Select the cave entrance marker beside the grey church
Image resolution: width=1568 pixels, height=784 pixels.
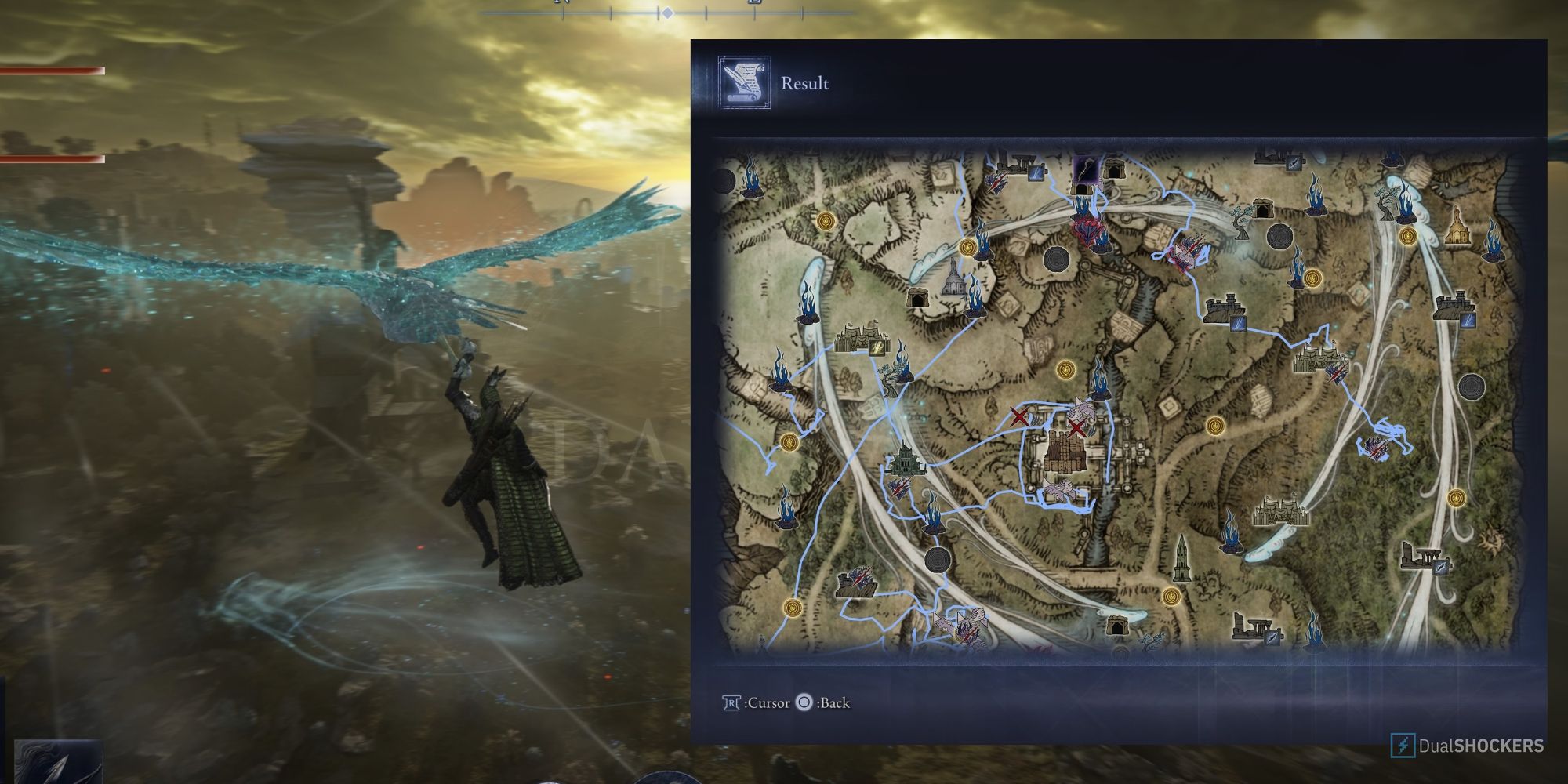tap(919, 296)
